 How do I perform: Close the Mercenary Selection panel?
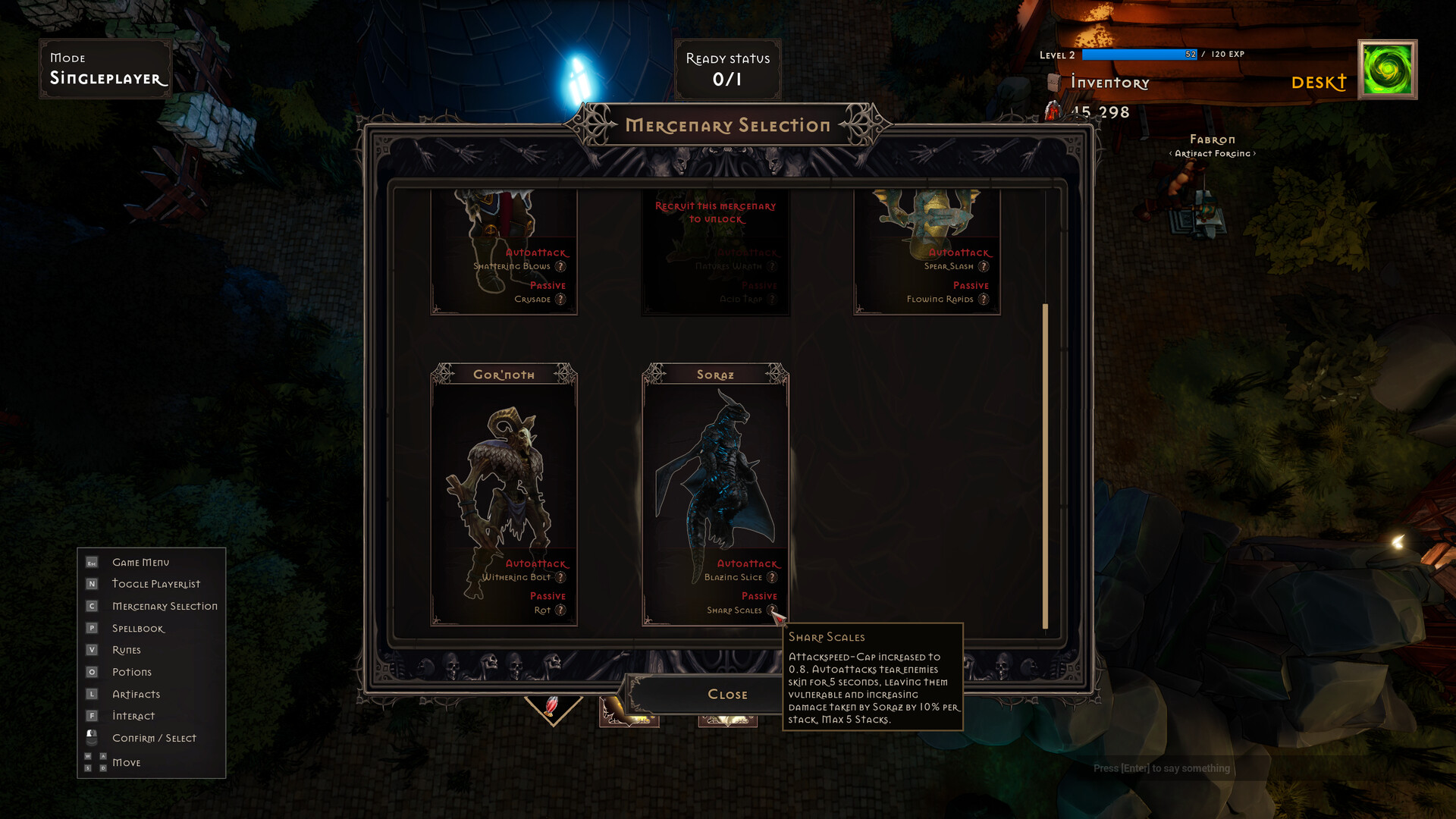[x=727, y=694]
